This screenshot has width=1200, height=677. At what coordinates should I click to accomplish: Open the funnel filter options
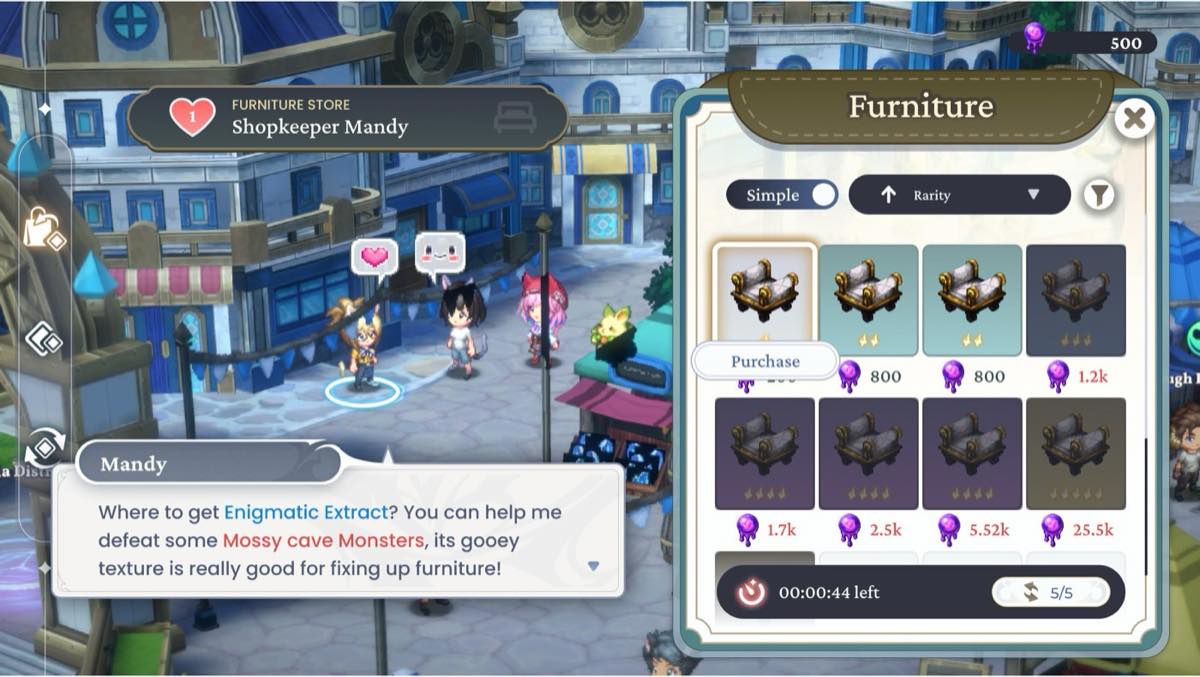click(1099, 195)
